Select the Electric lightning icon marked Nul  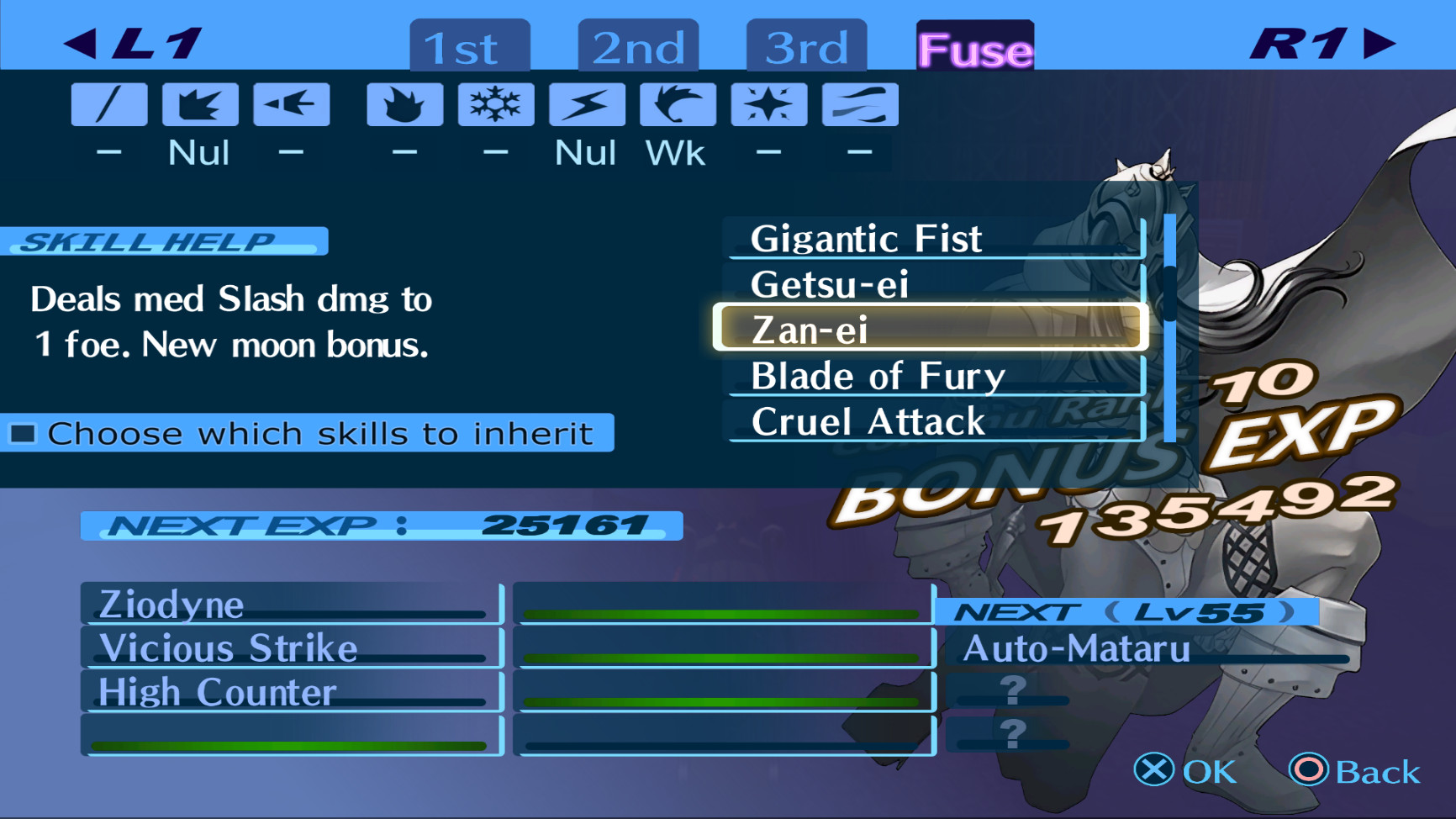[x=586, y=103]
